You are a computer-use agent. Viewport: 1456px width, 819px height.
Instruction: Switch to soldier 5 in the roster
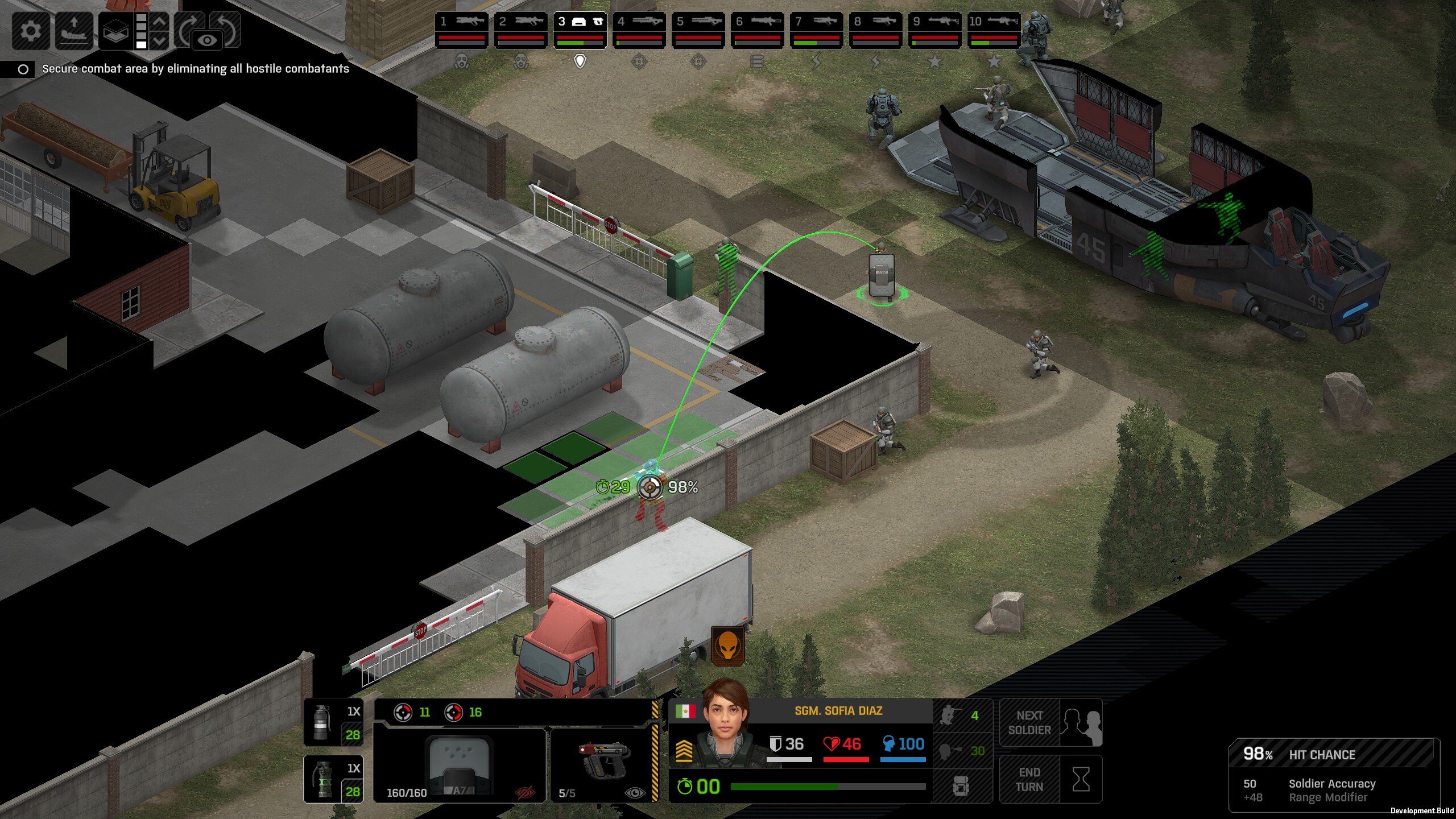tap(698, 30)
